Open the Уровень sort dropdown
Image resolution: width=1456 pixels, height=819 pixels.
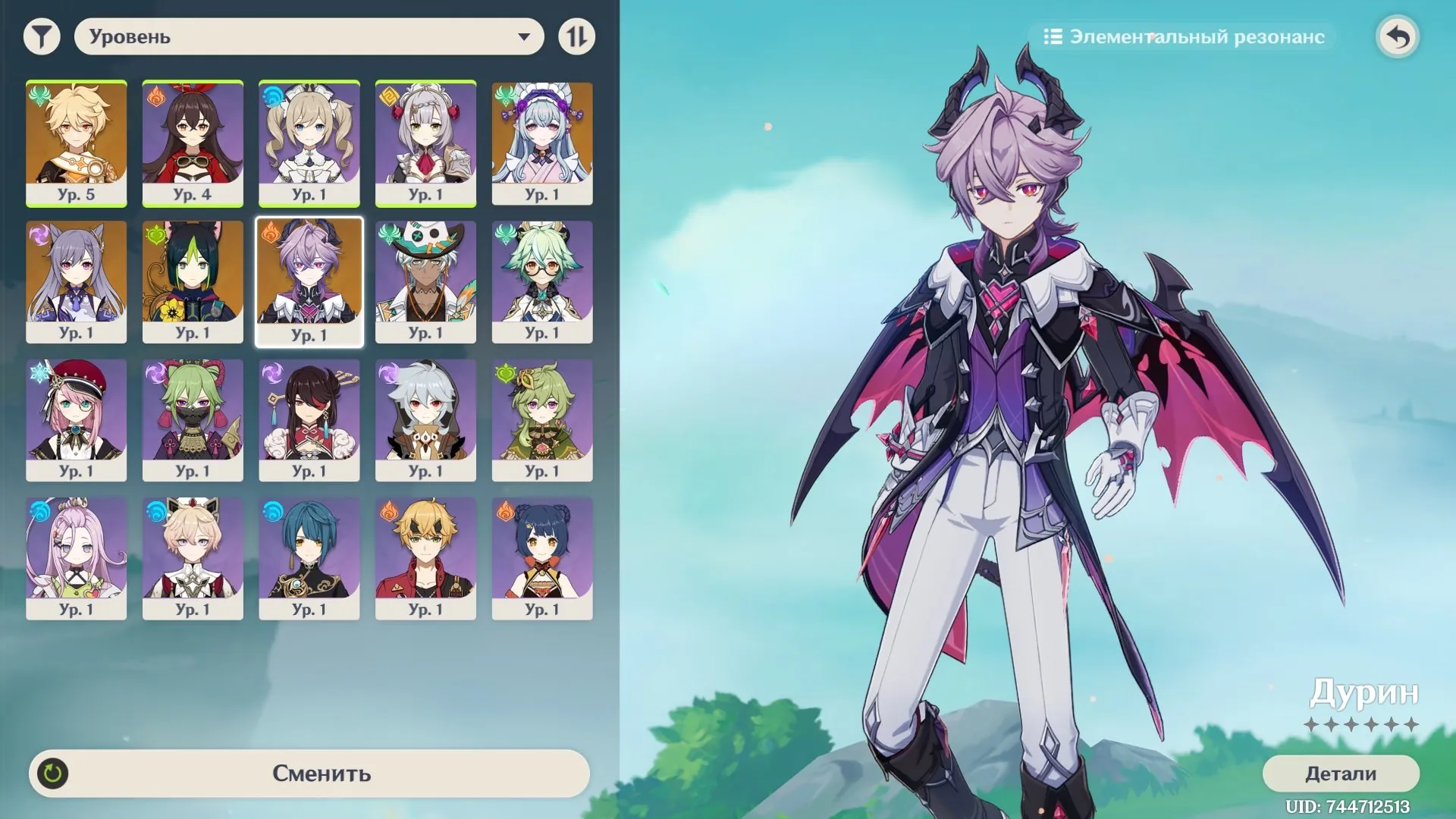click(x=309, y=36)
